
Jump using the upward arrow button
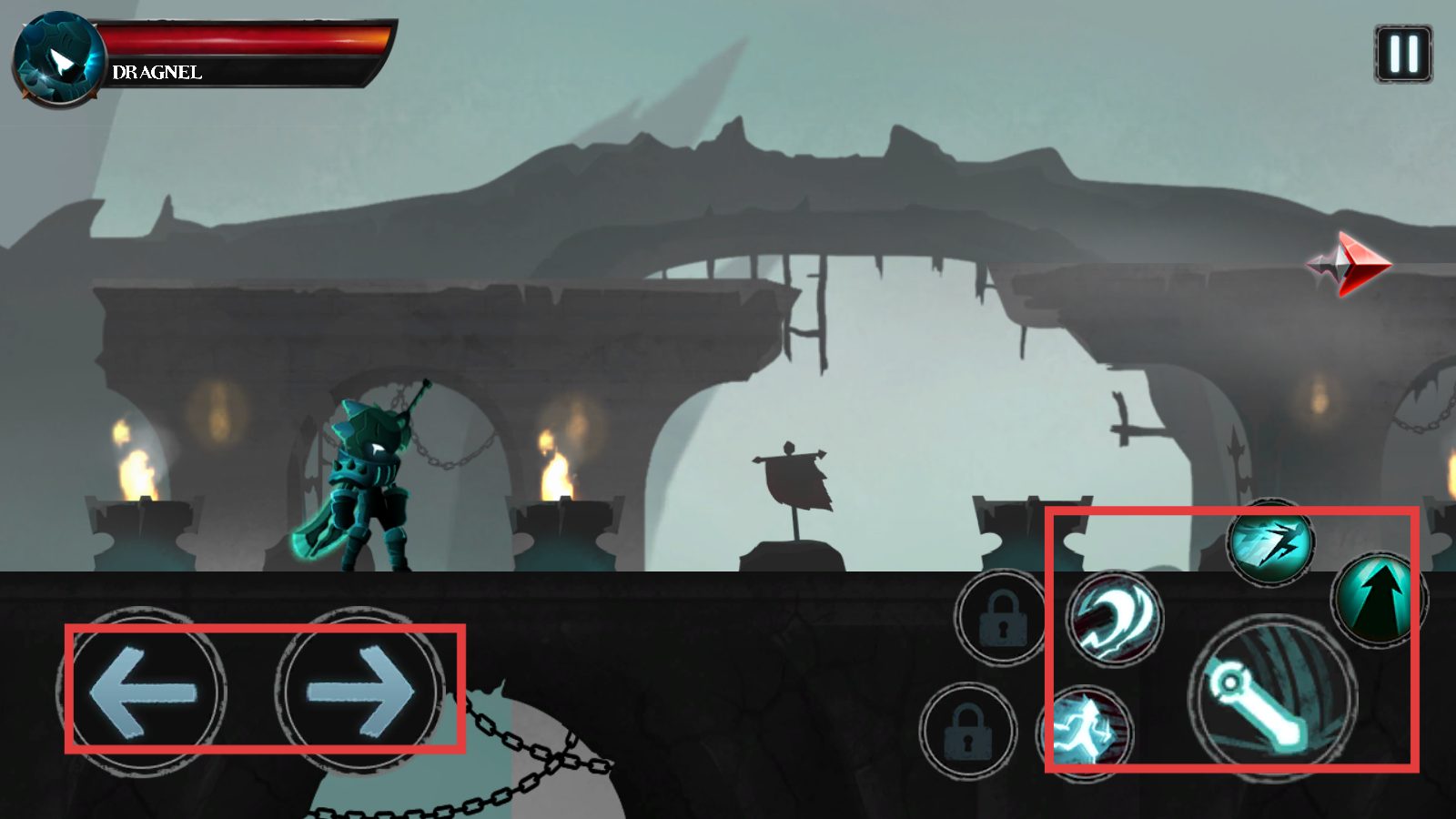pos(1378,600)
